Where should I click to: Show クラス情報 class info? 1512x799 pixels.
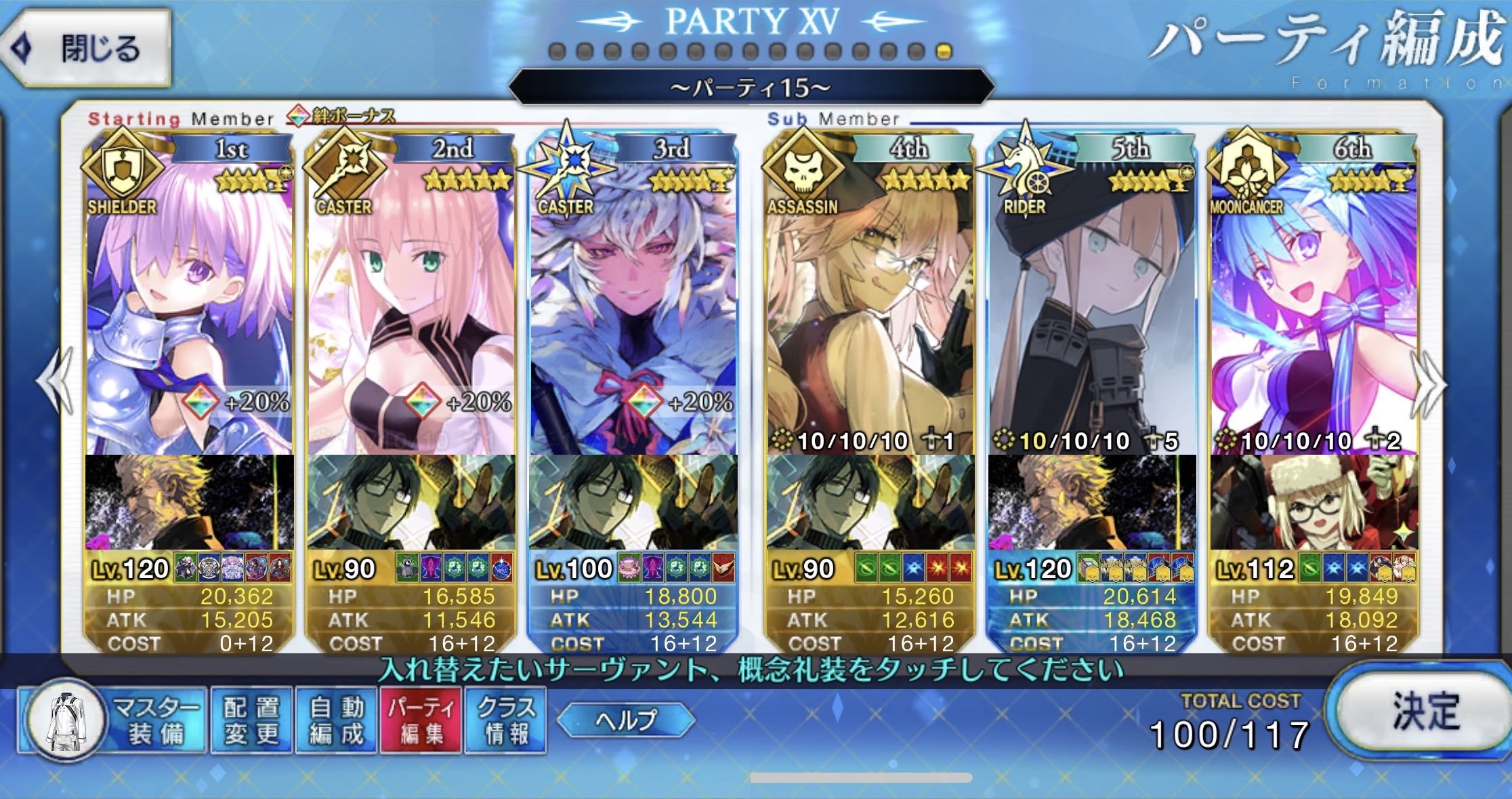(505, 720)
